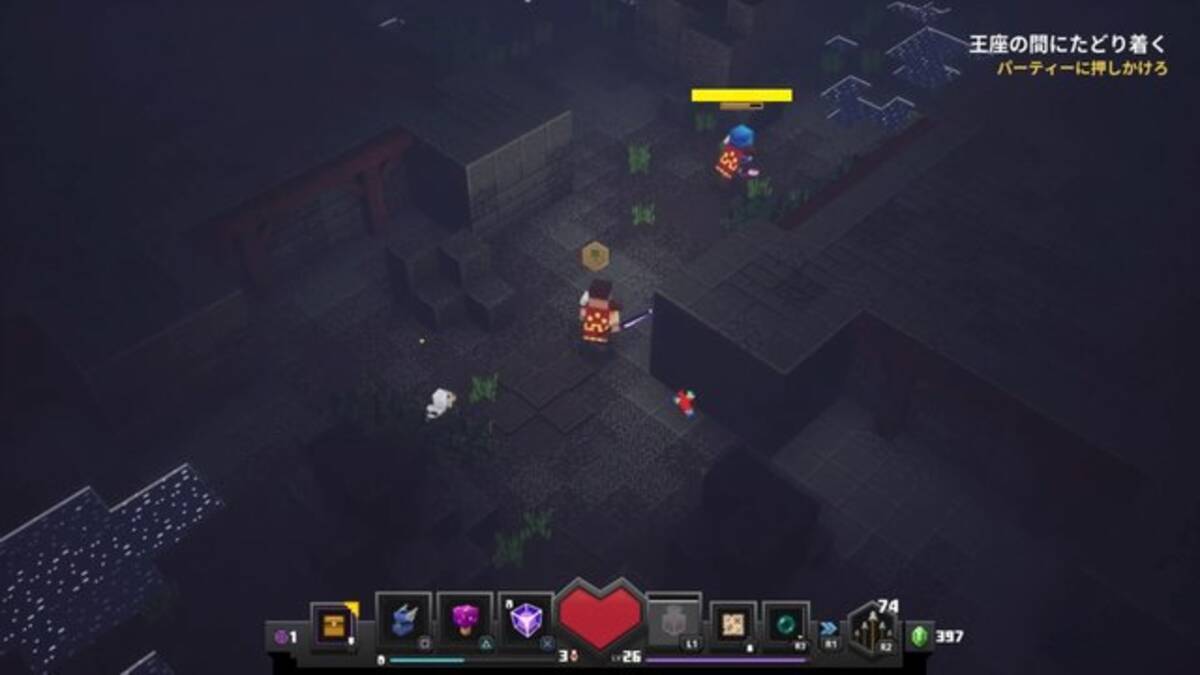Select the ender pearl slot
This screenshot has height=675, width=1200.
[785, 623]
